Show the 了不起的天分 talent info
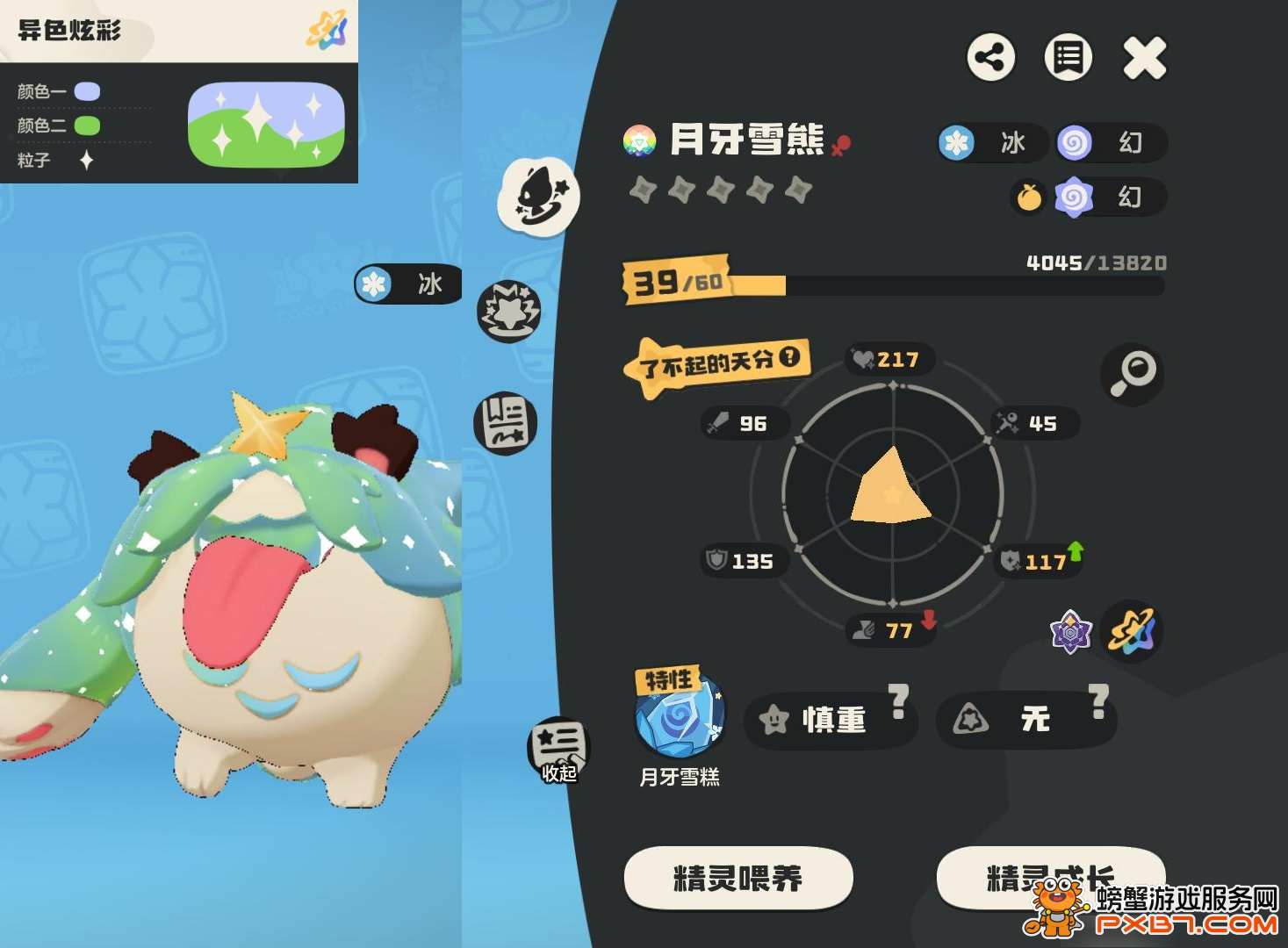Viewport: 1288px width, 948px height. (x=789, y=357)
